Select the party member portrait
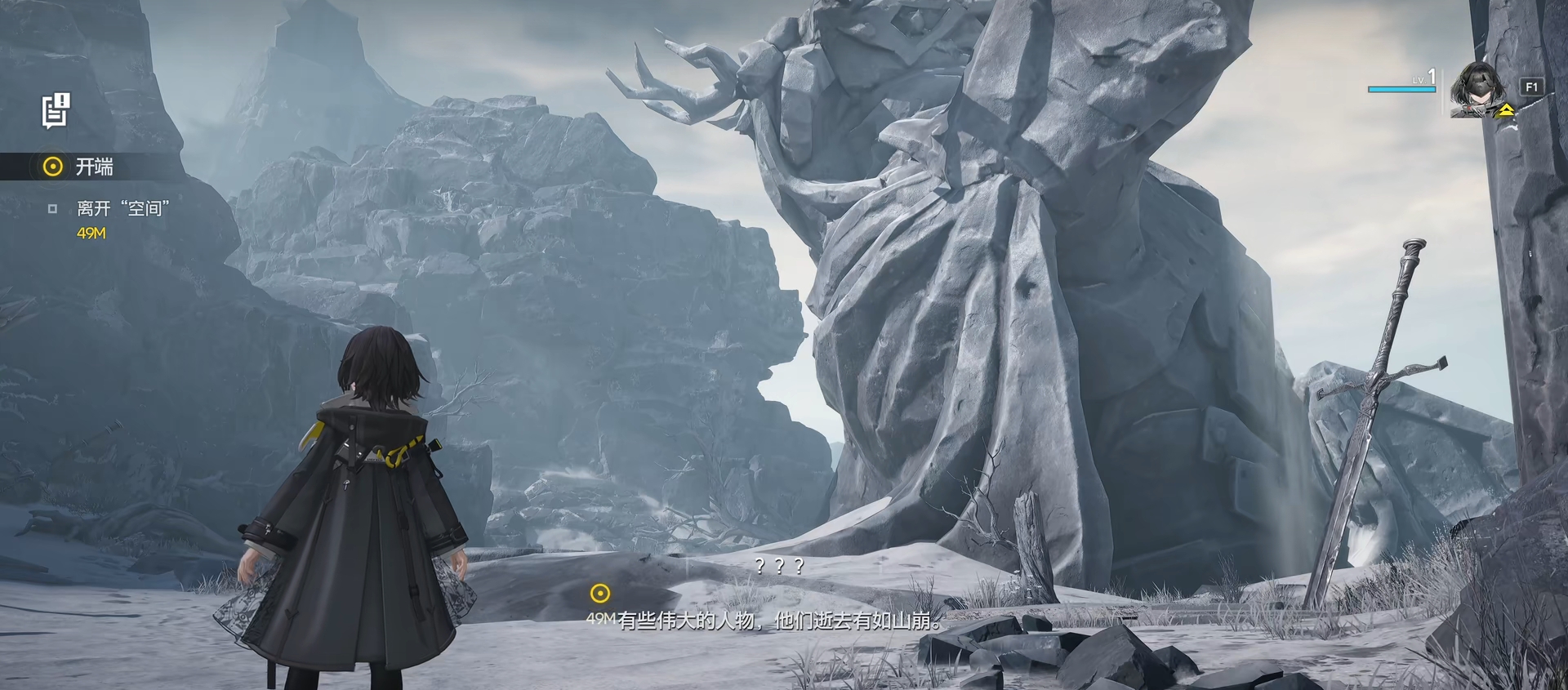This screenshot has width=1568, height=690. click(1481, 90)
